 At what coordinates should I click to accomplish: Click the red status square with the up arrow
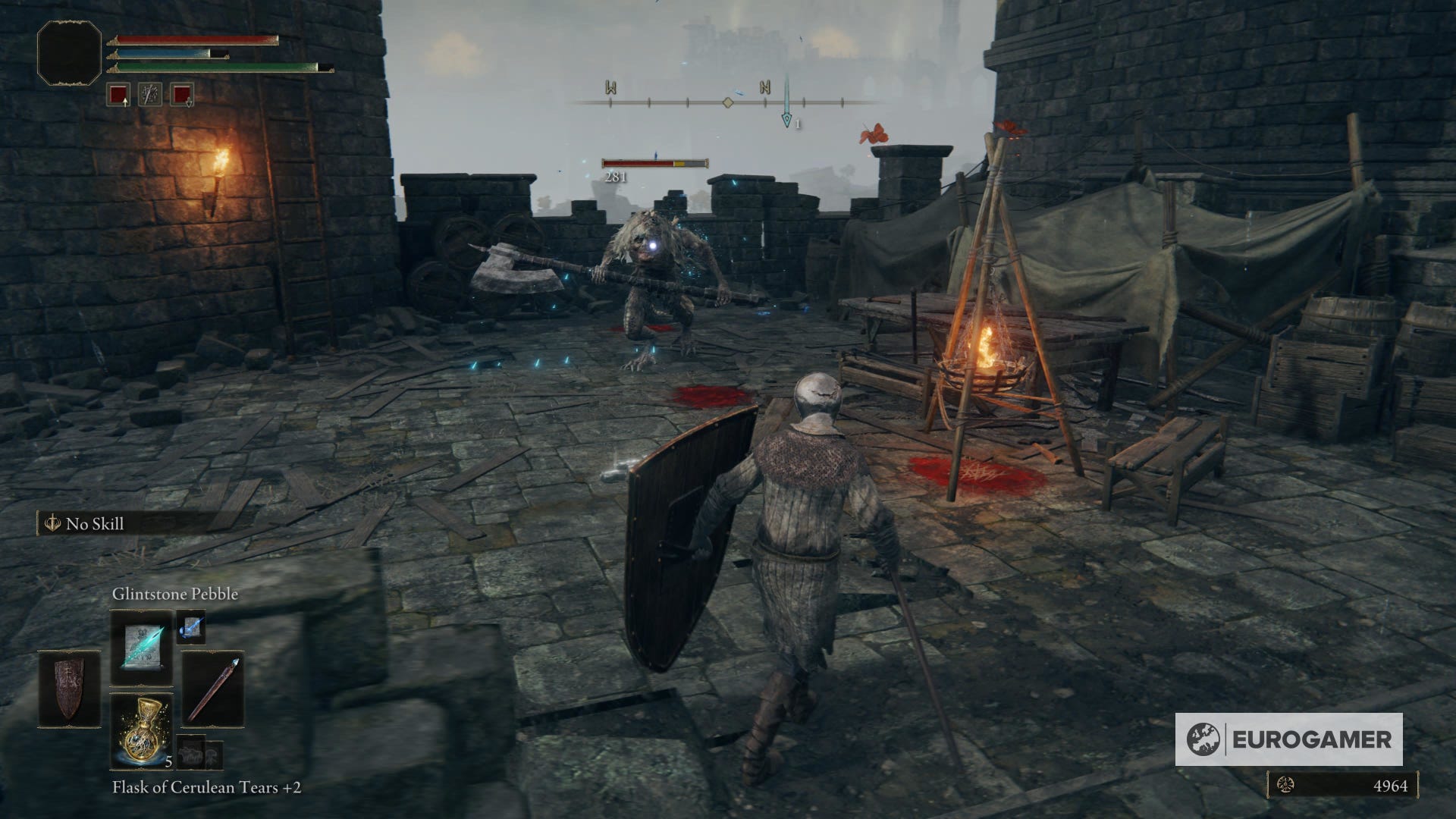click(x=118, y=95)
